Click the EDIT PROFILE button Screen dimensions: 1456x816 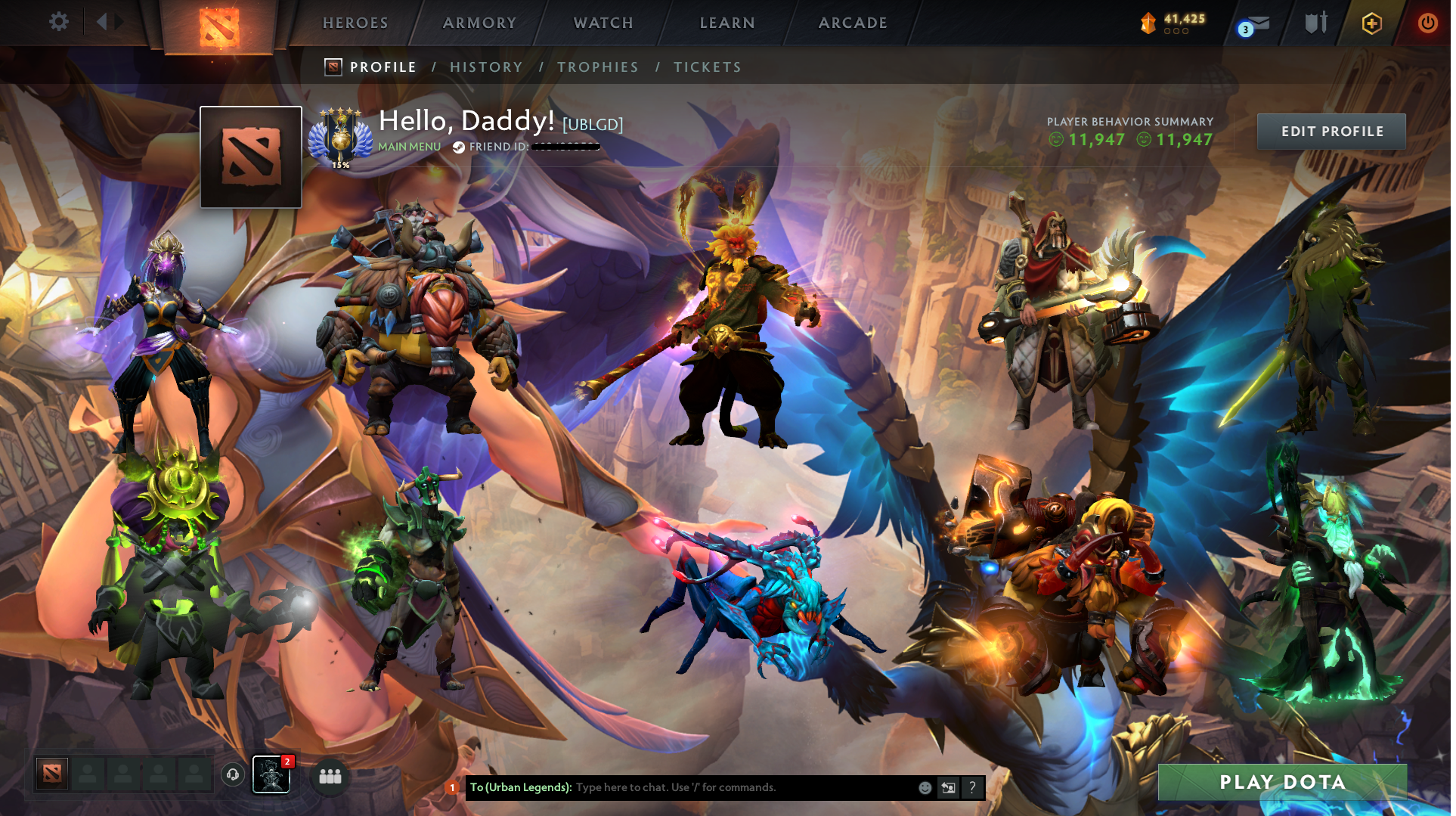(1331, 131)
